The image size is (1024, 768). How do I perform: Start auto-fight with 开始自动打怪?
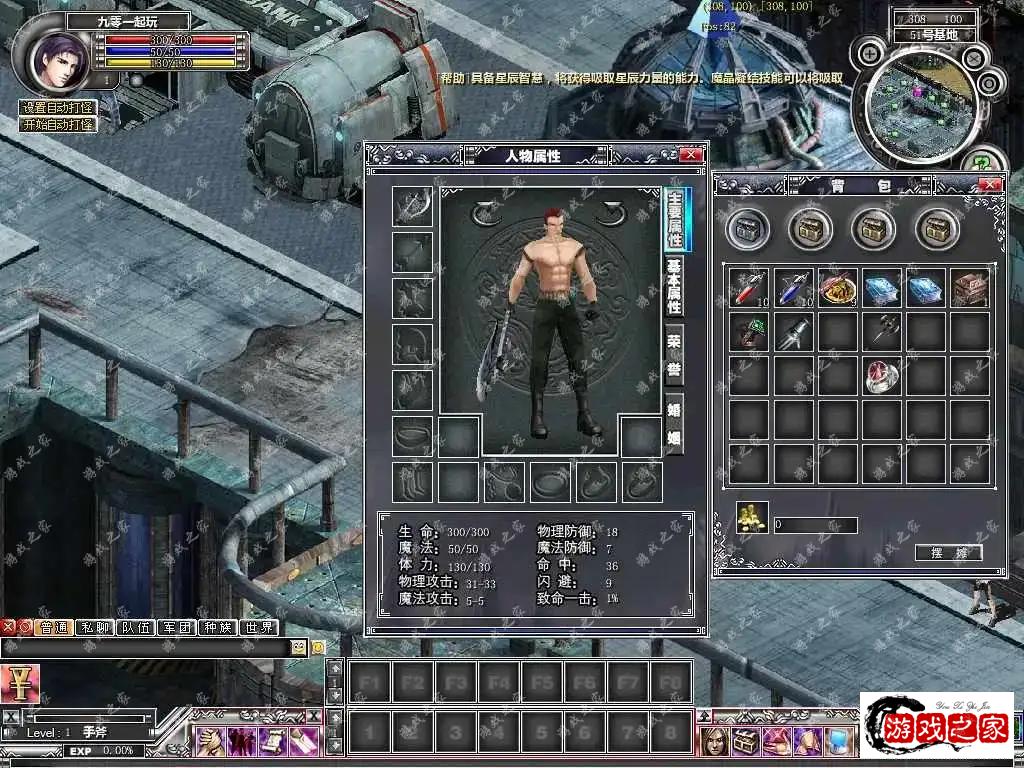coord(59,125)
